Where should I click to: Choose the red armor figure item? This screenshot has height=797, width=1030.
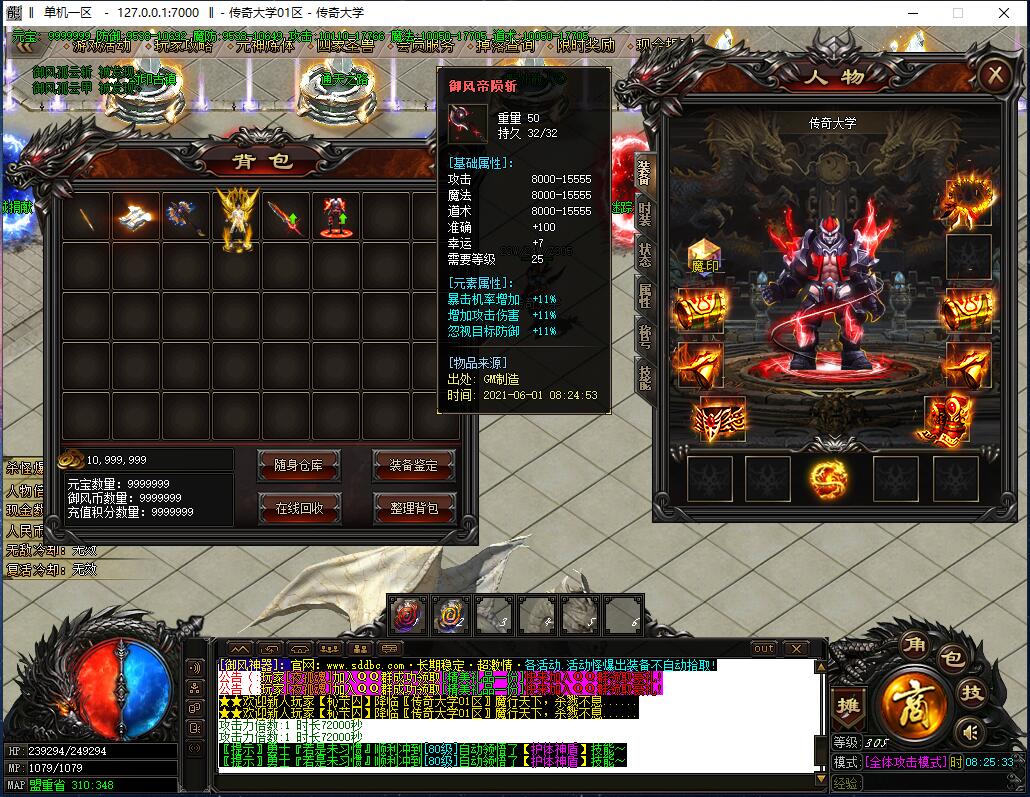click(335, 217)
